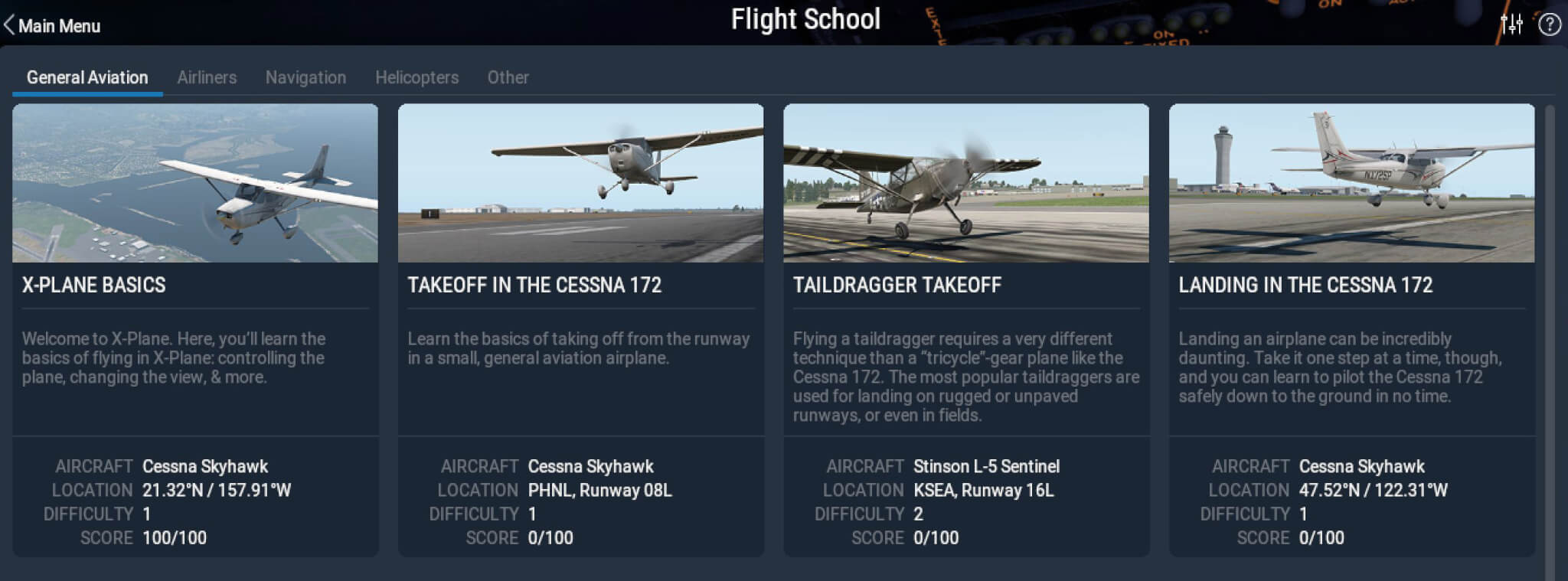Click the lesson list vertical scrollbar
This screenshot has width=1568, height=581.
(1550, 337)
